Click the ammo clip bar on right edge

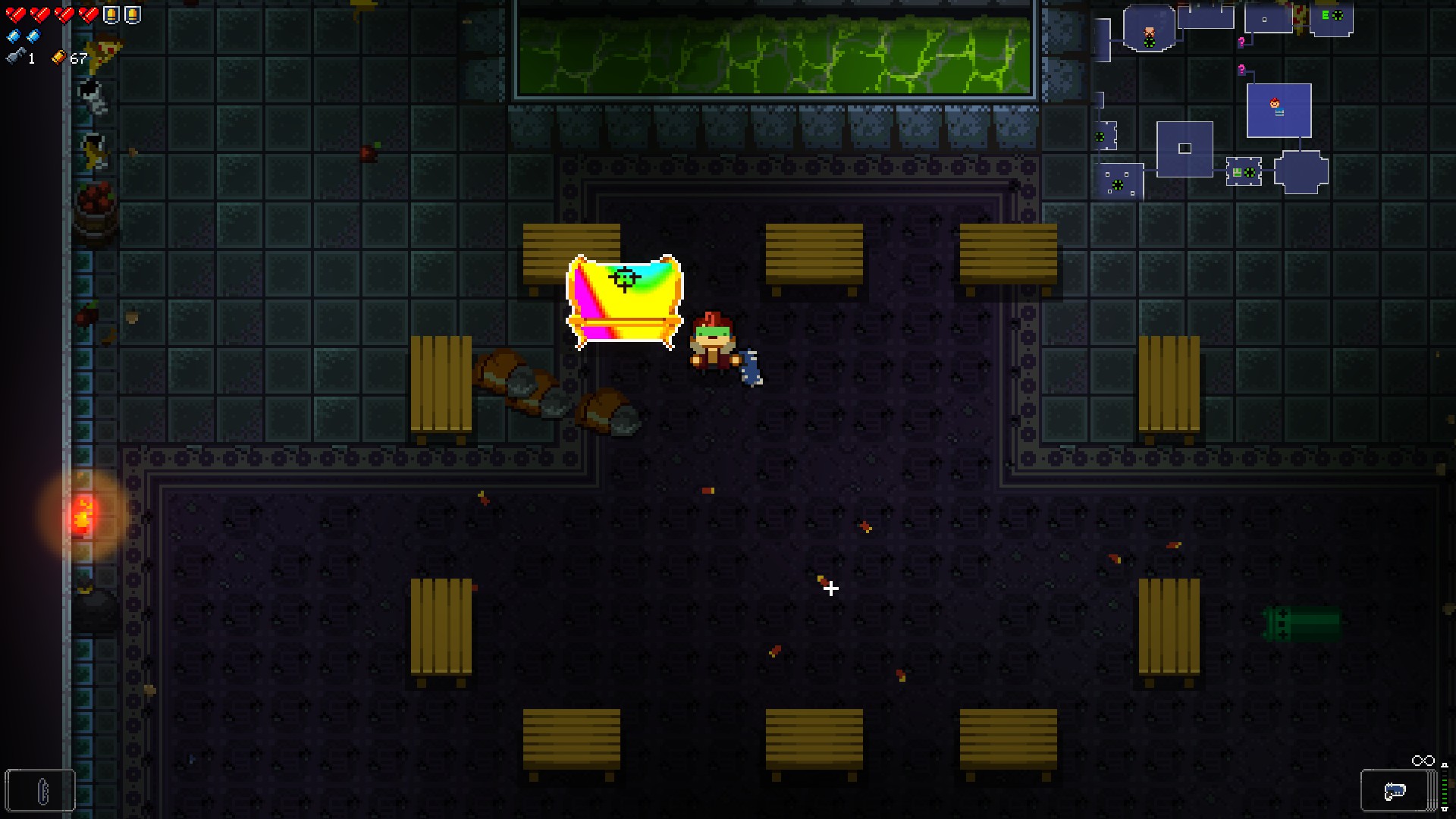tap(1445, 785)
